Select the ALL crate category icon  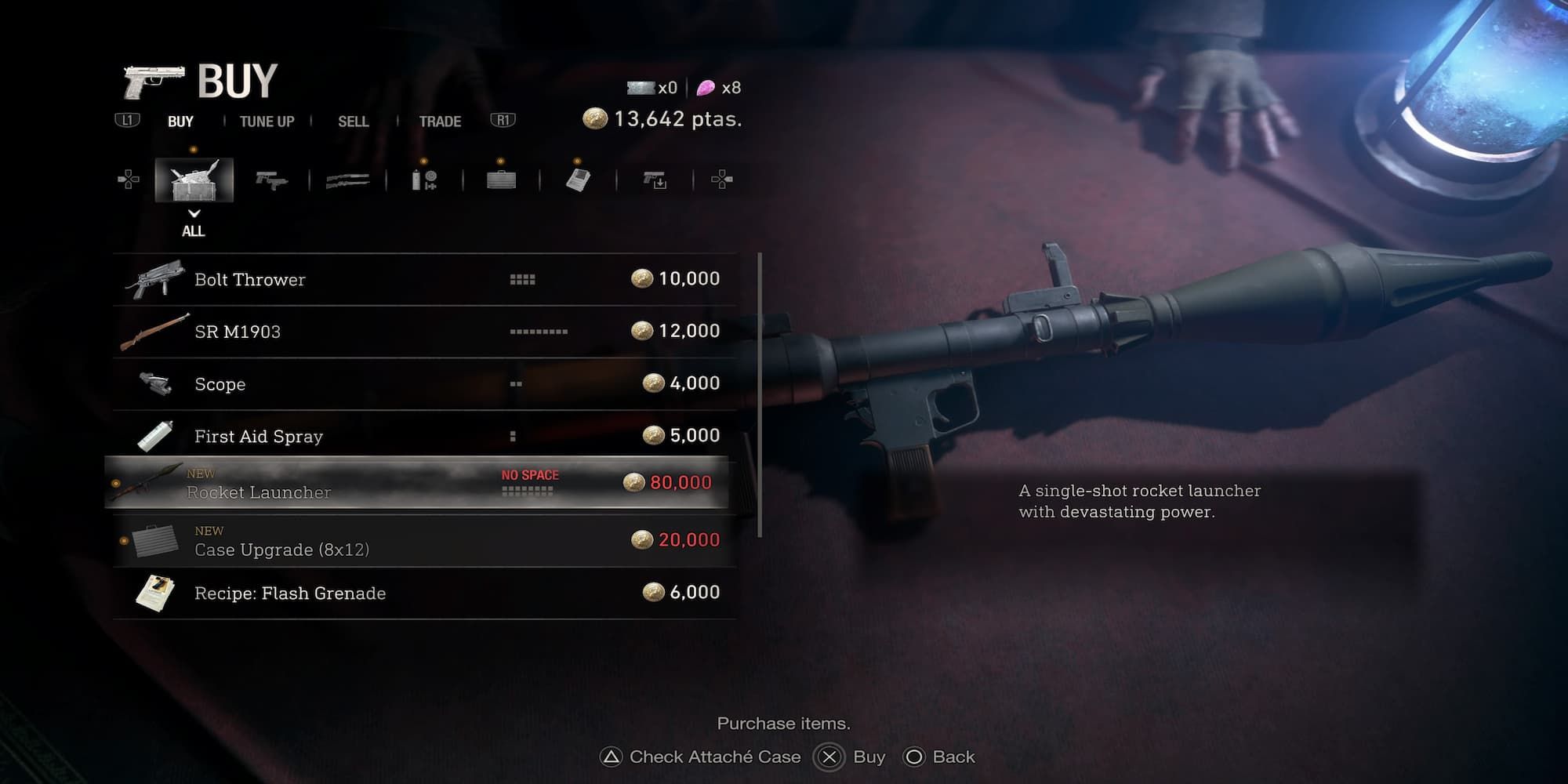pos(194,179)
